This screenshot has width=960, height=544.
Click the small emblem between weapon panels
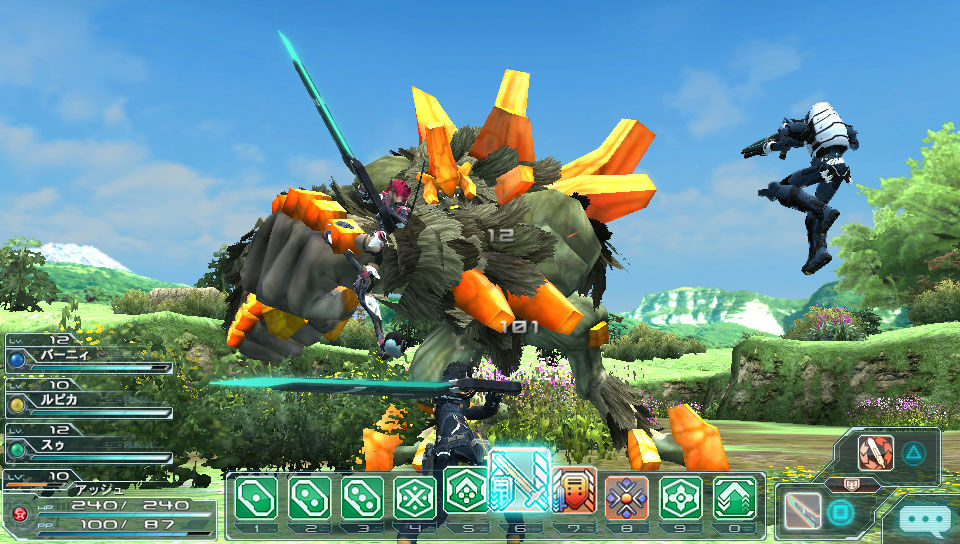coord(853,482)
